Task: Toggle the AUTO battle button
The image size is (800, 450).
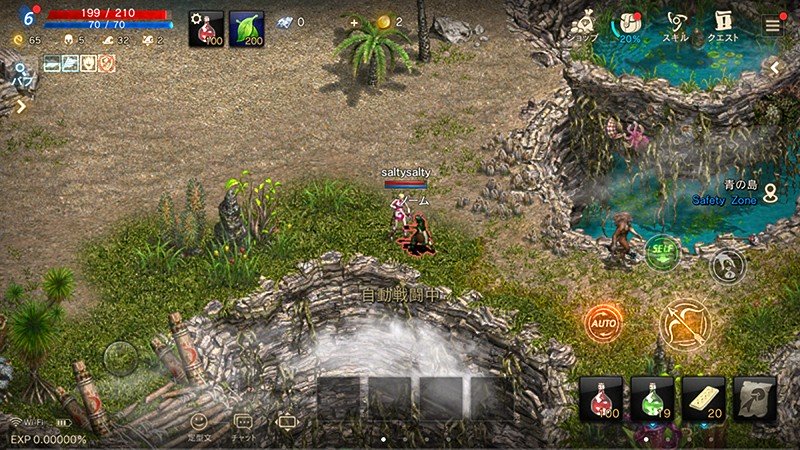Action: coord(604,324)
